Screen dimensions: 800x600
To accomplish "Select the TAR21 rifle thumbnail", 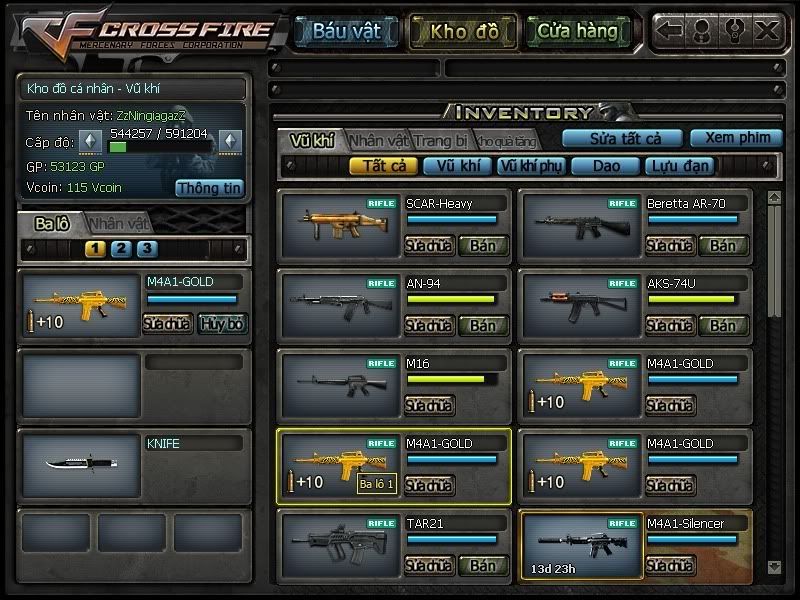I will coord(324,541).
